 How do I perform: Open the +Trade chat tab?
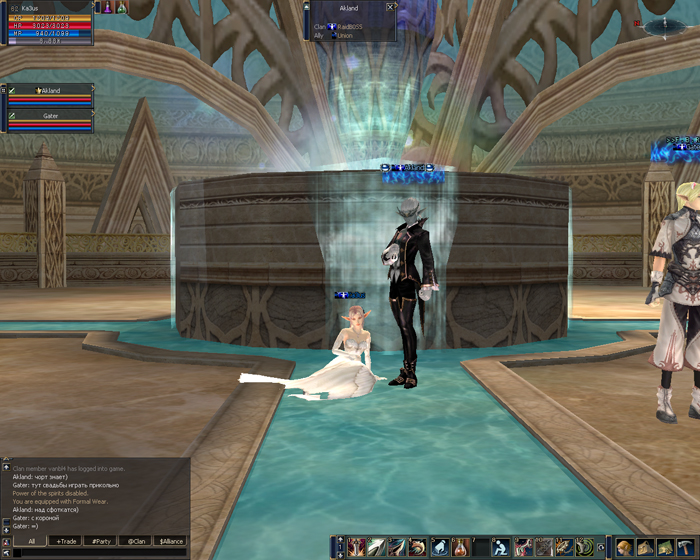[67, 541]
